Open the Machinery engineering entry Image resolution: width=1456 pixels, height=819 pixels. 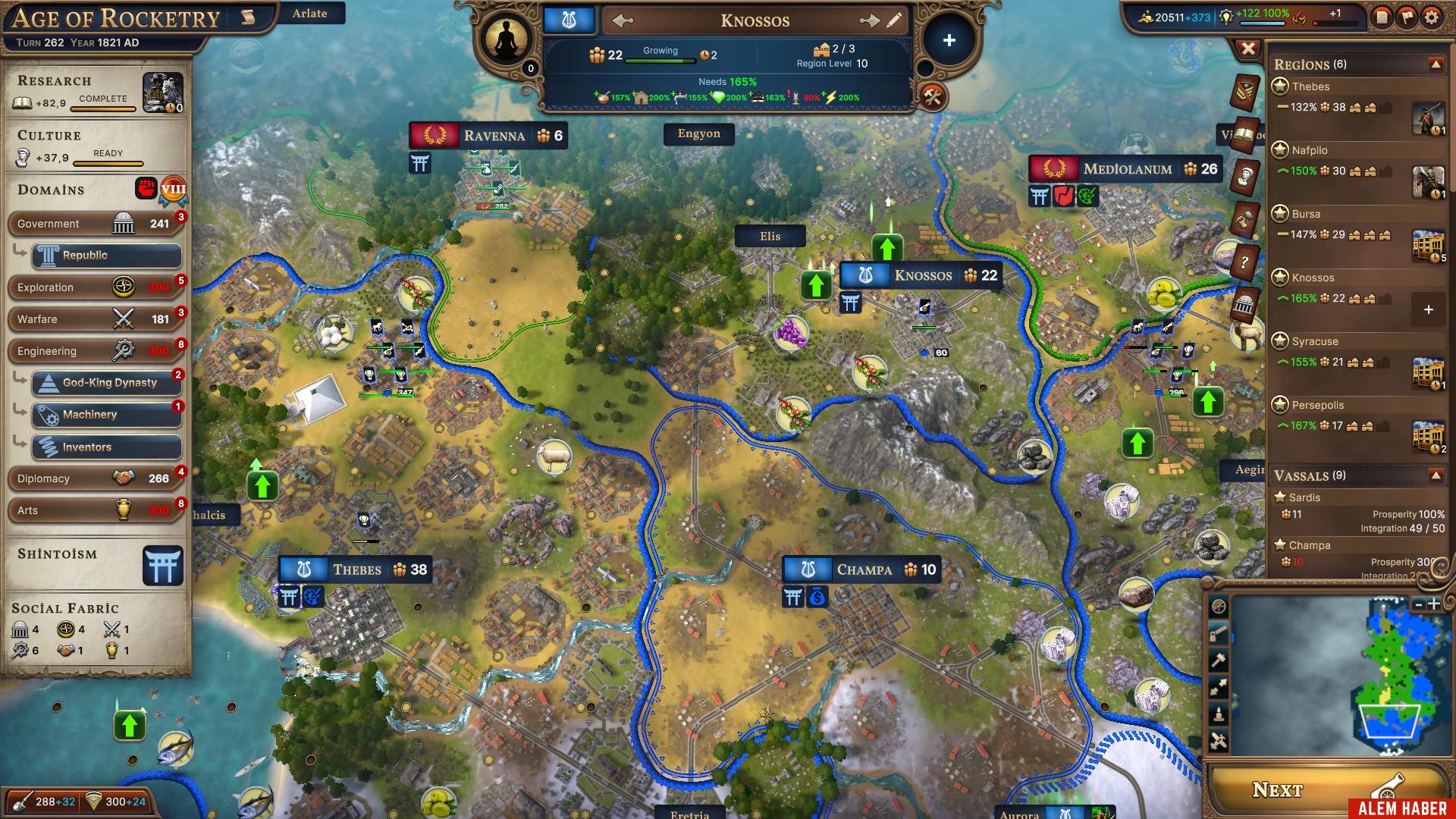[106, 415]
